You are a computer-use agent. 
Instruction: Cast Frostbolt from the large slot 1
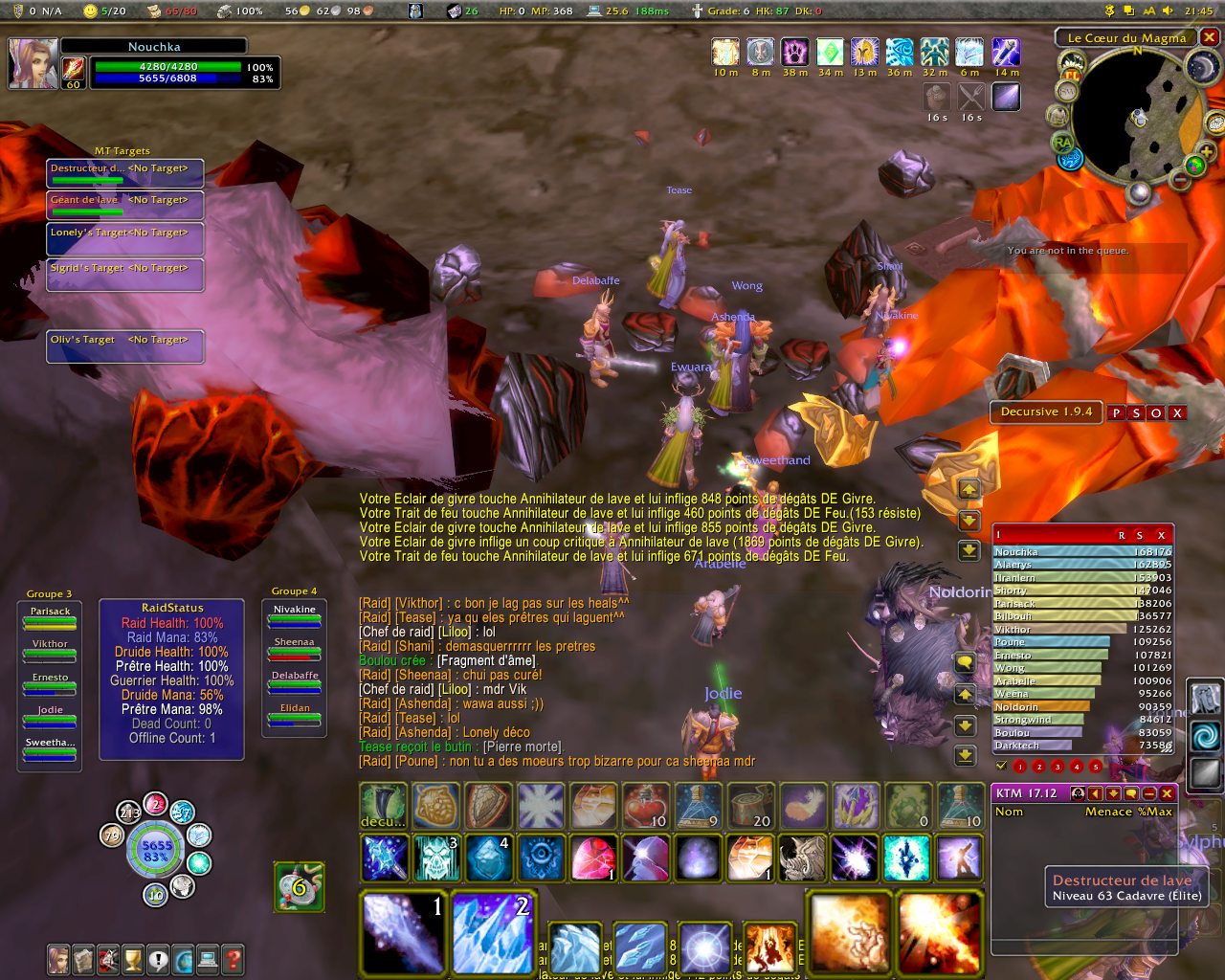403,932
